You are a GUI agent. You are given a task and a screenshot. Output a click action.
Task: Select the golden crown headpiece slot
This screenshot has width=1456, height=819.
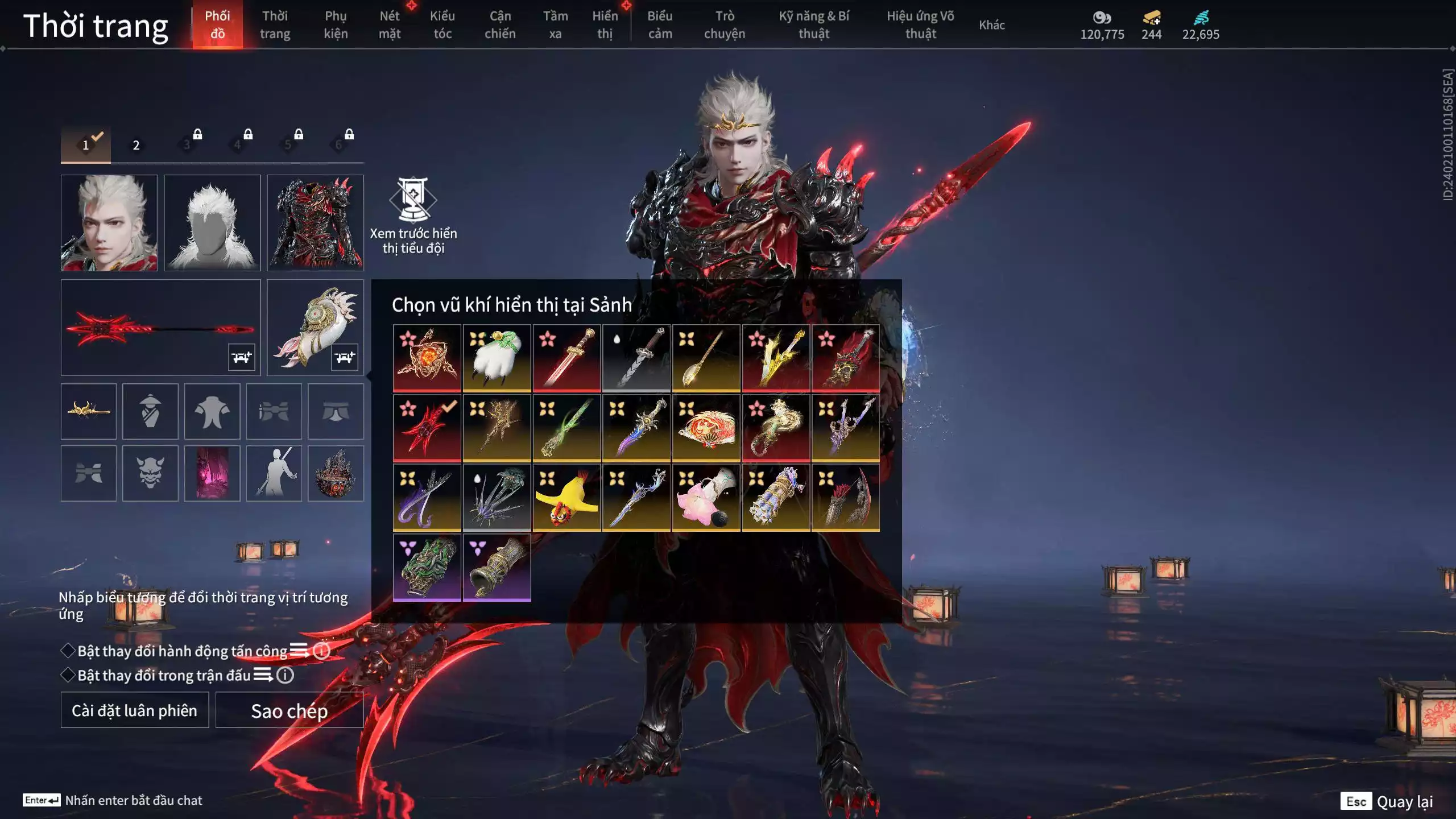(89, 411)
